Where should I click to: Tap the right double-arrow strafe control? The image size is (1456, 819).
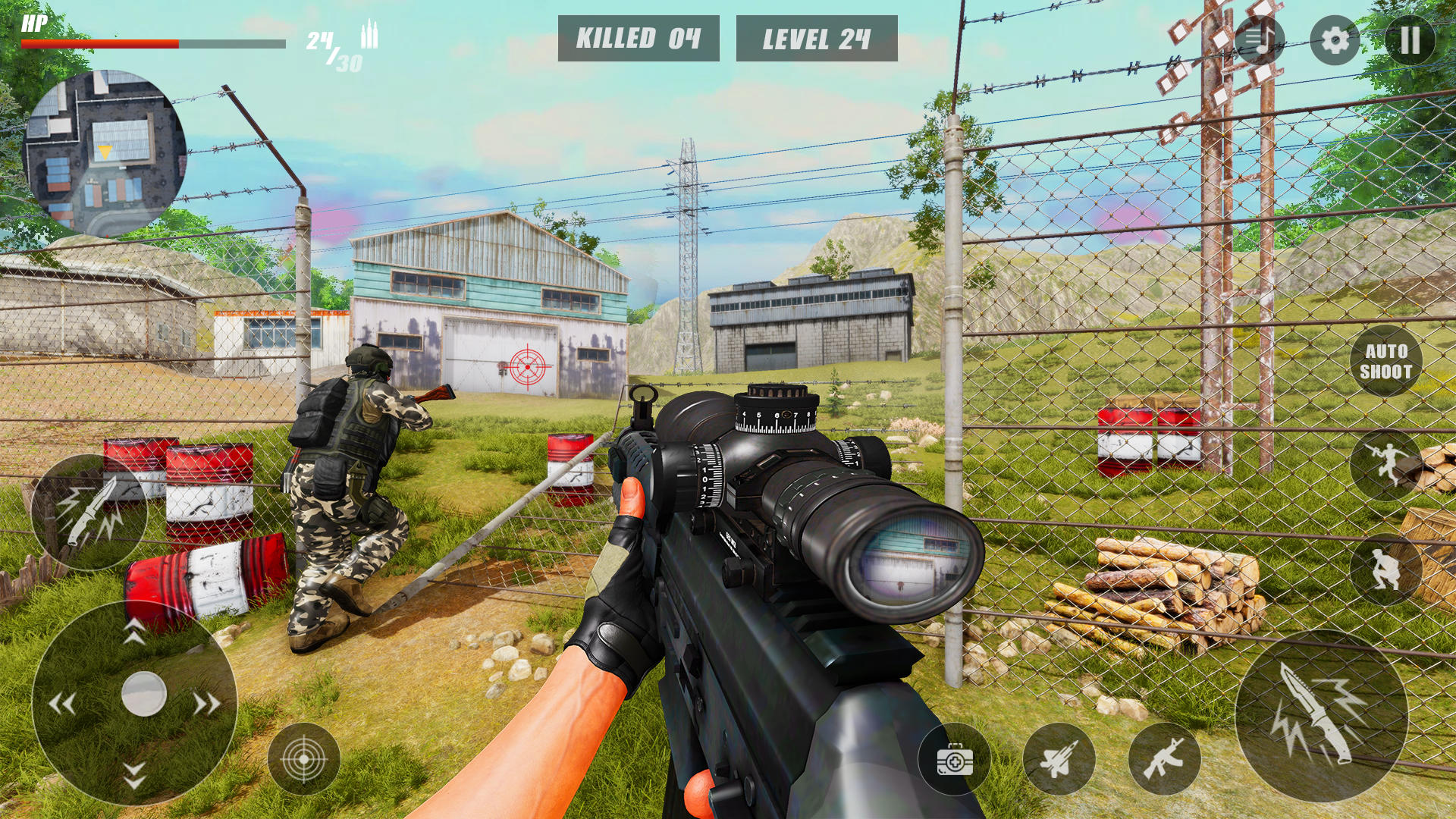(206, 702)
